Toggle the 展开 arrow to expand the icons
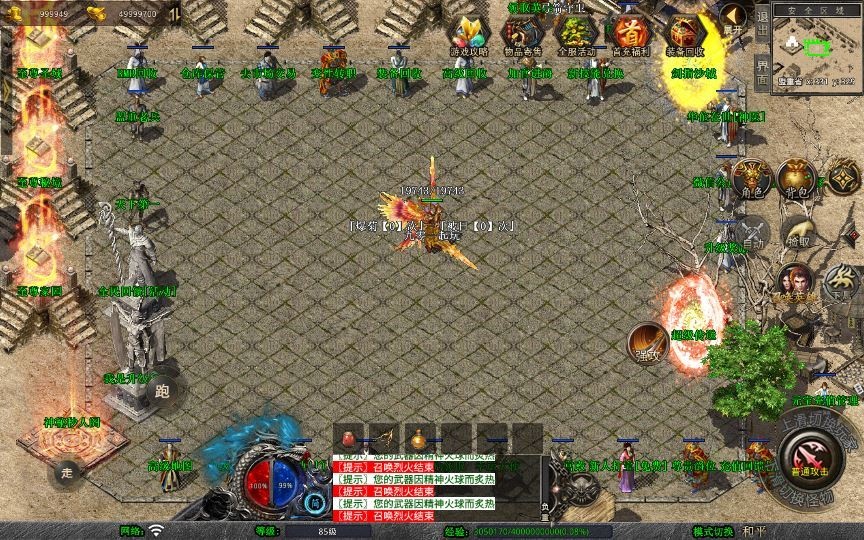Screen dimensions: 864x540 (x=735, y=17)
